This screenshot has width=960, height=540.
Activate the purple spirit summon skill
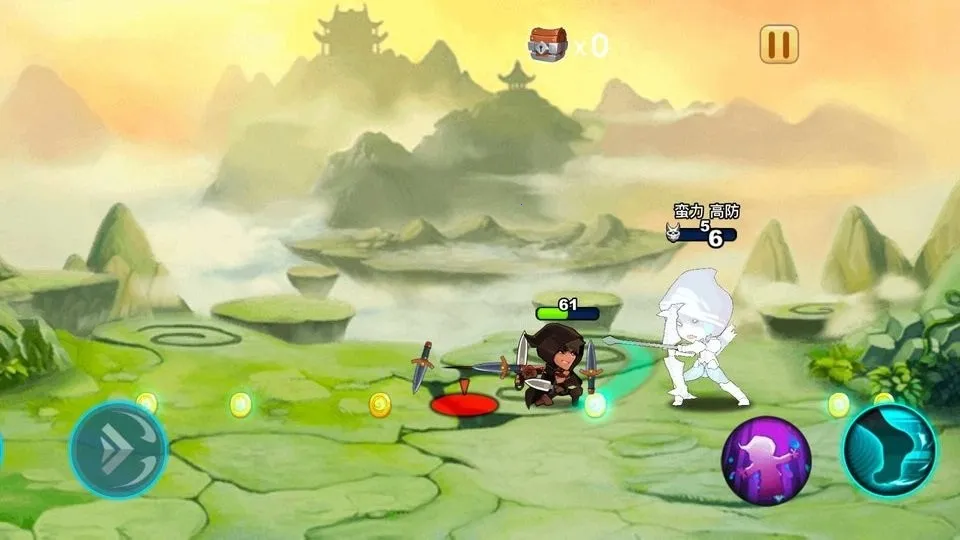(767, 460)
